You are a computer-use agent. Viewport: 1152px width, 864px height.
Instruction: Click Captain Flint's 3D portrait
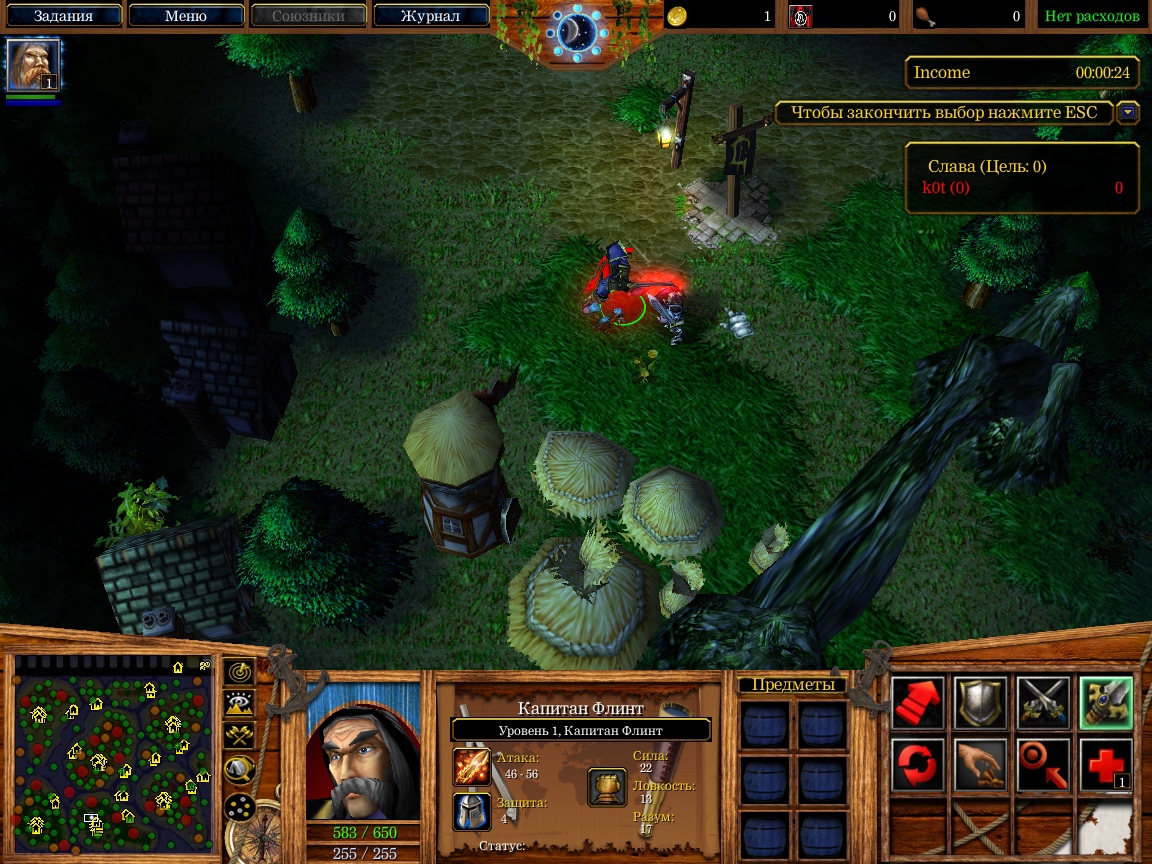pos(362,750)
